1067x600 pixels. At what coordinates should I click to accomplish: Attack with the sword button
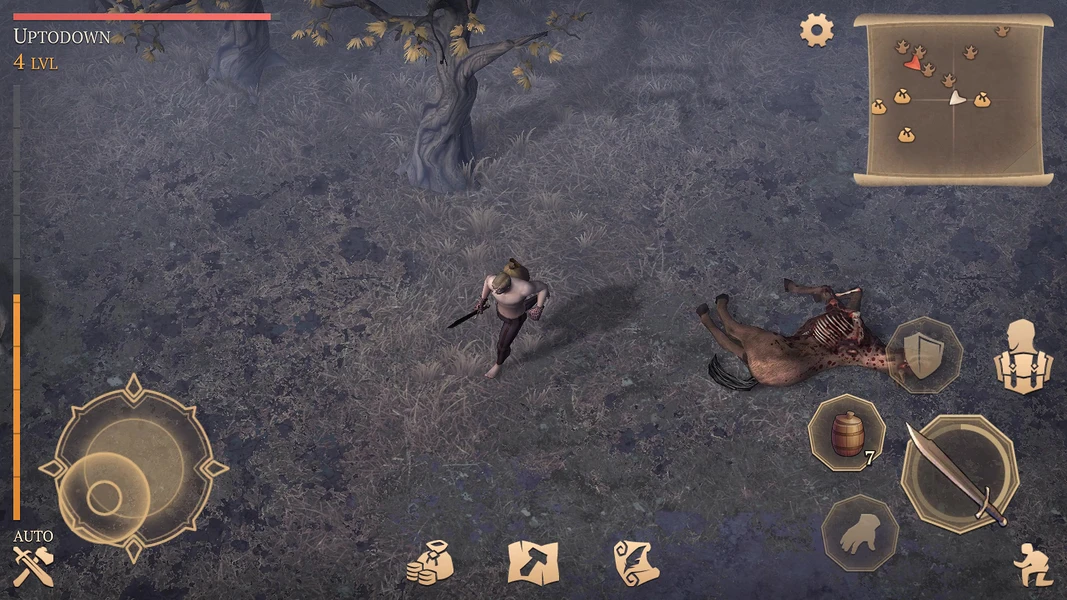(959, 473)
